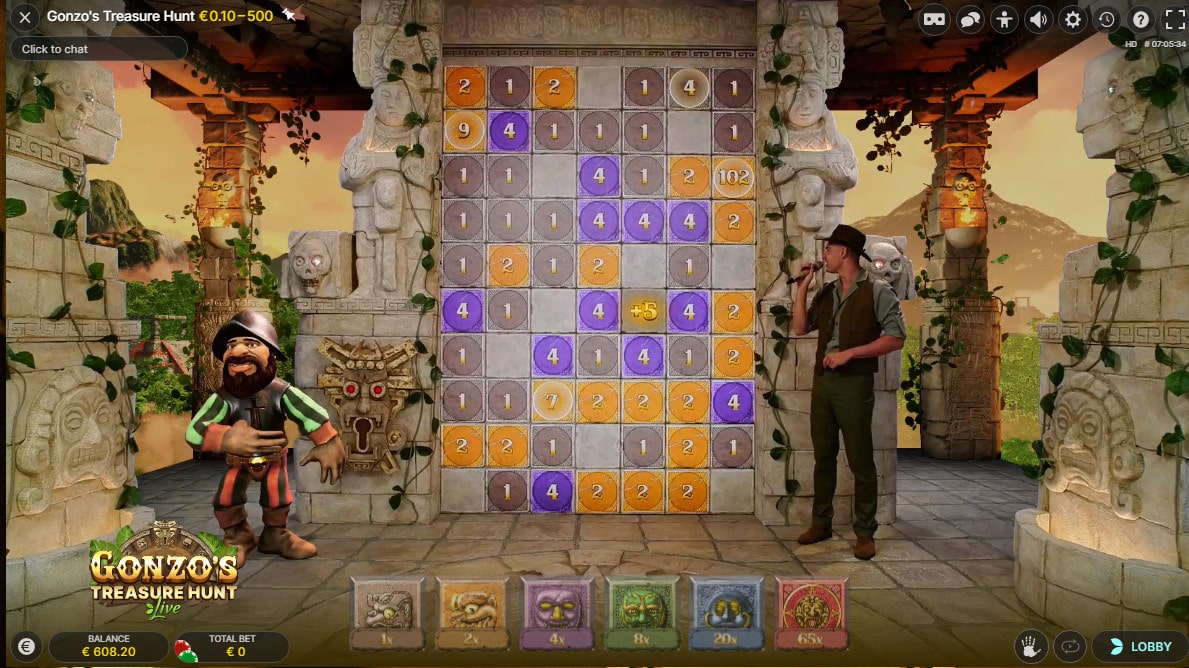The height and width of the screenshot is (668, 1189).
Task: Switch to VR headset view mode
Action: [x=934, y=19]
